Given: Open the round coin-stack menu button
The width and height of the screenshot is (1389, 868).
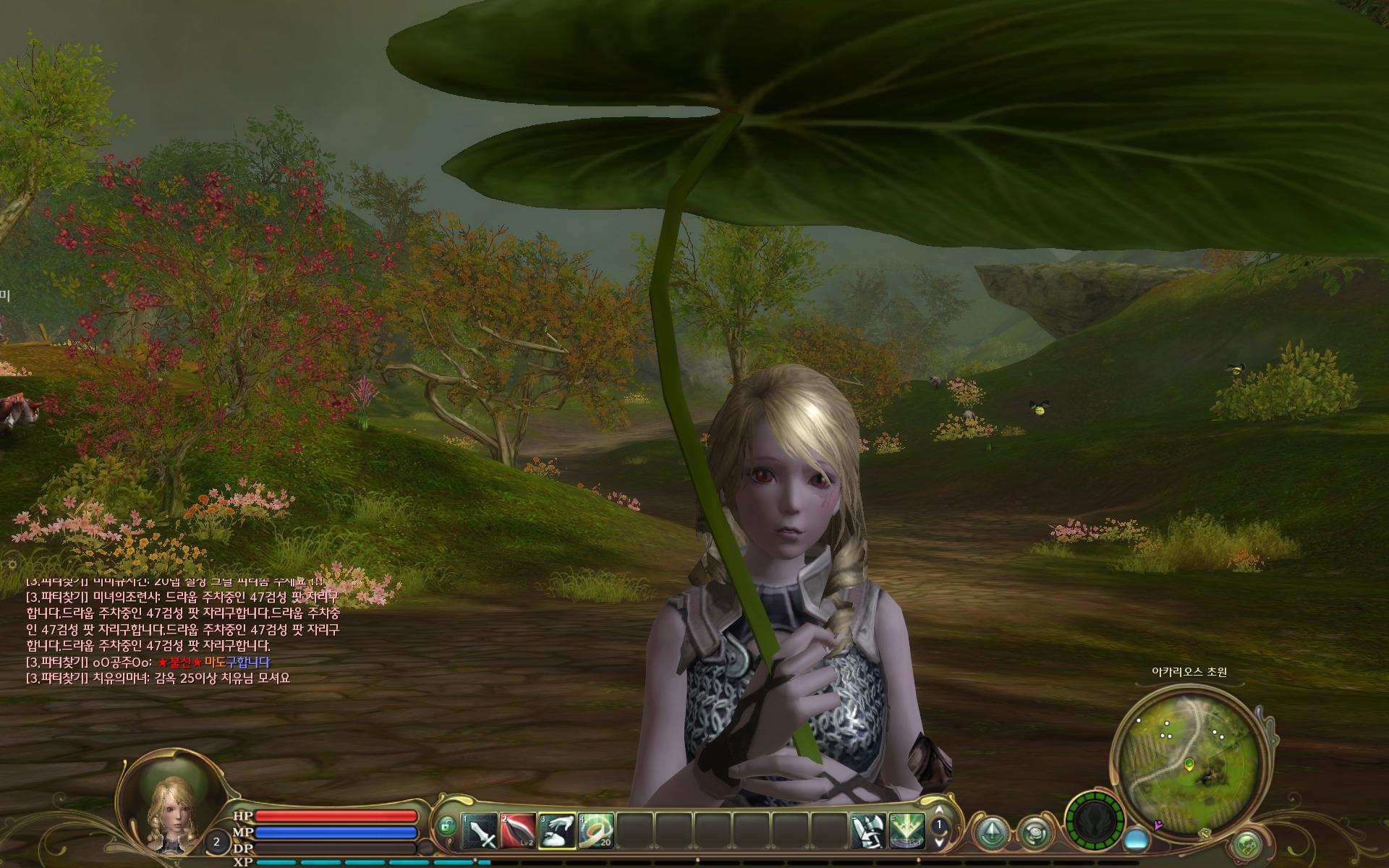Looking at the screenshot, I should click(1033, 832).
